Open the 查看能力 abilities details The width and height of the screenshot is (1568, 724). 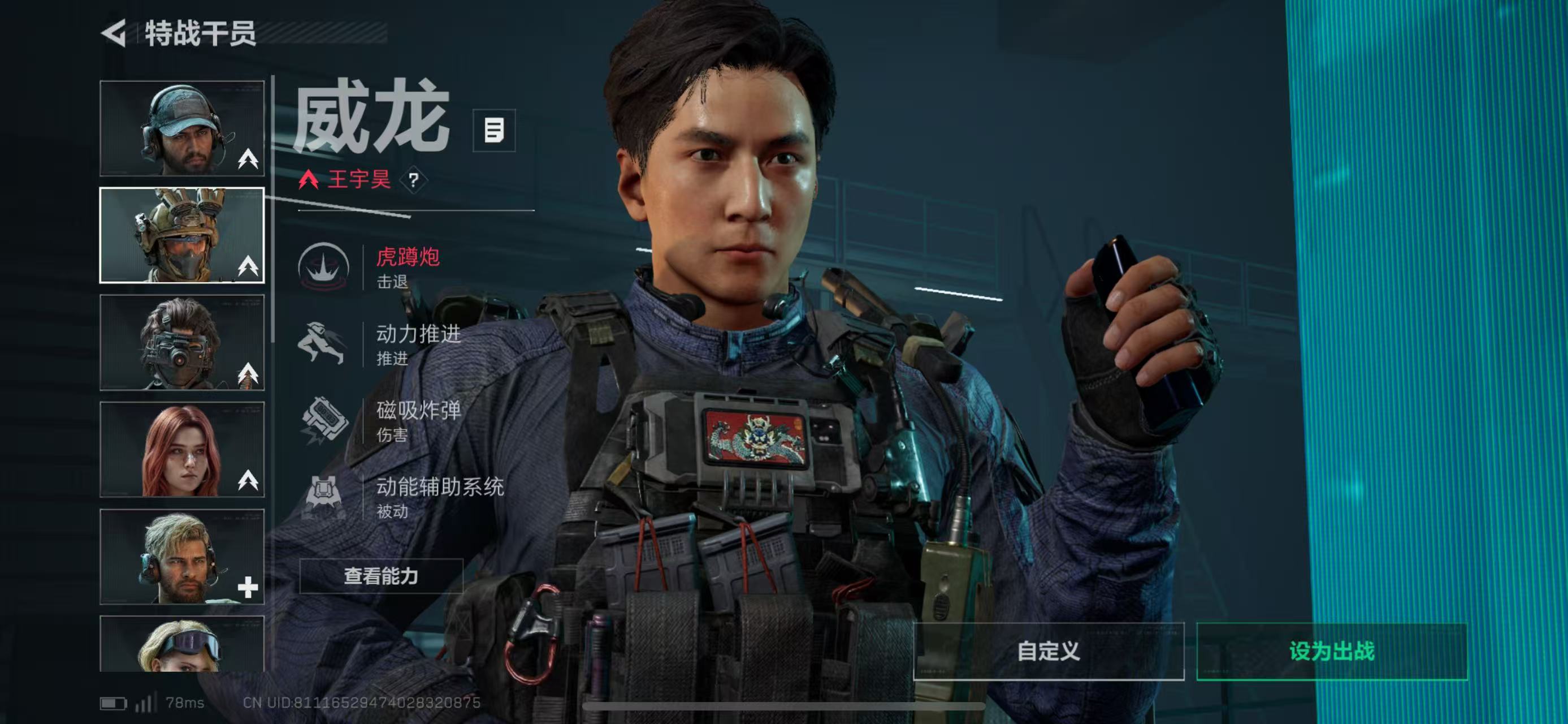381,576
